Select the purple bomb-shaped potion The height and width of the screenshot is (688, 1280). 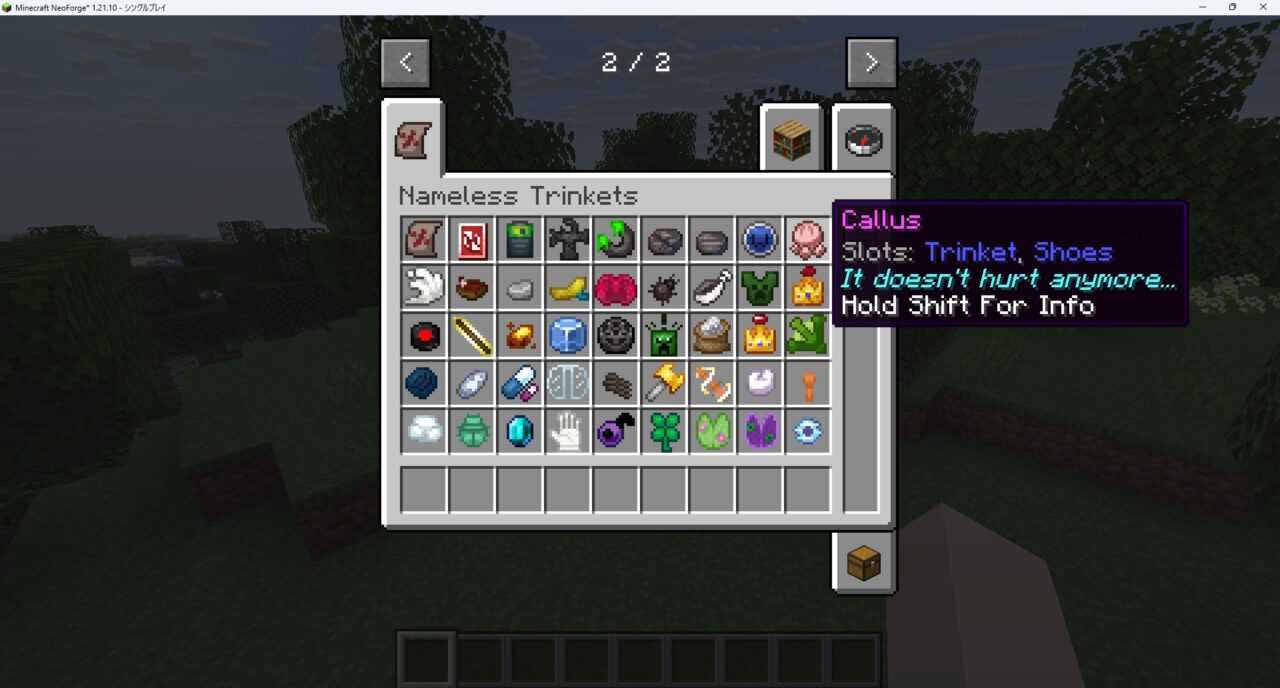click(616, 432)
